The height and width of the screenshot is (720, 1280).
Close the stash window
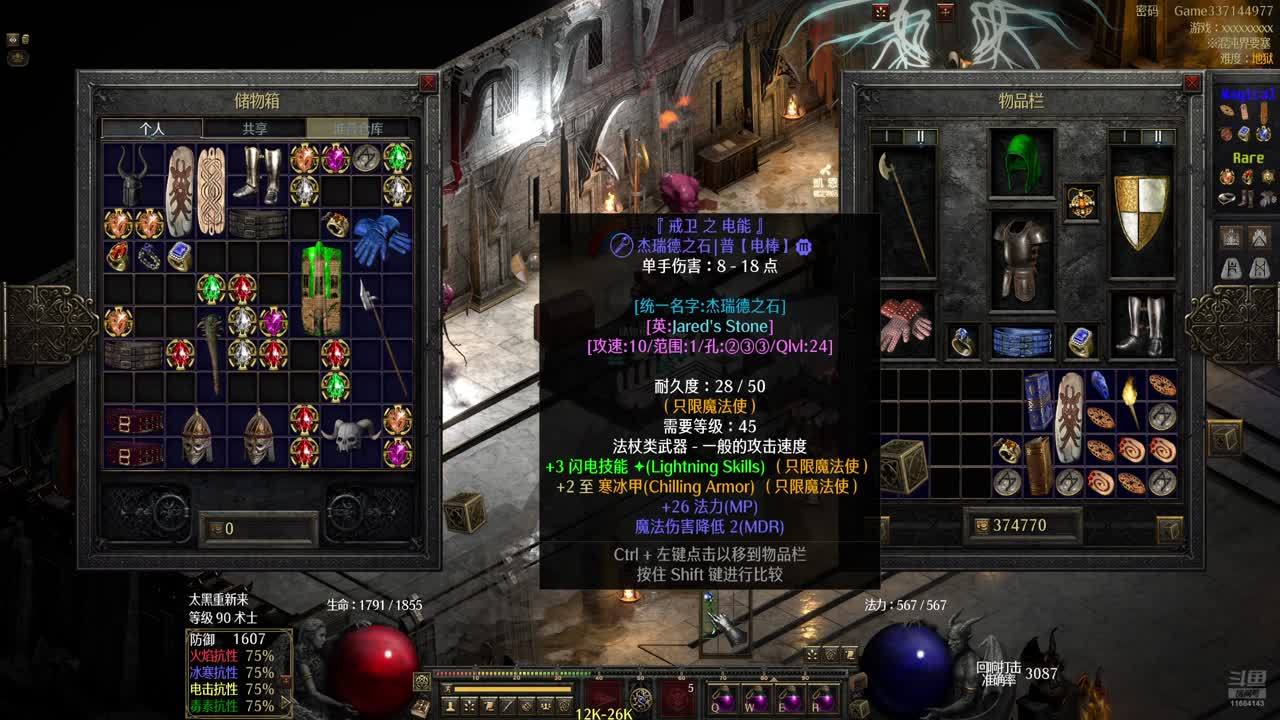coord(429,83)
